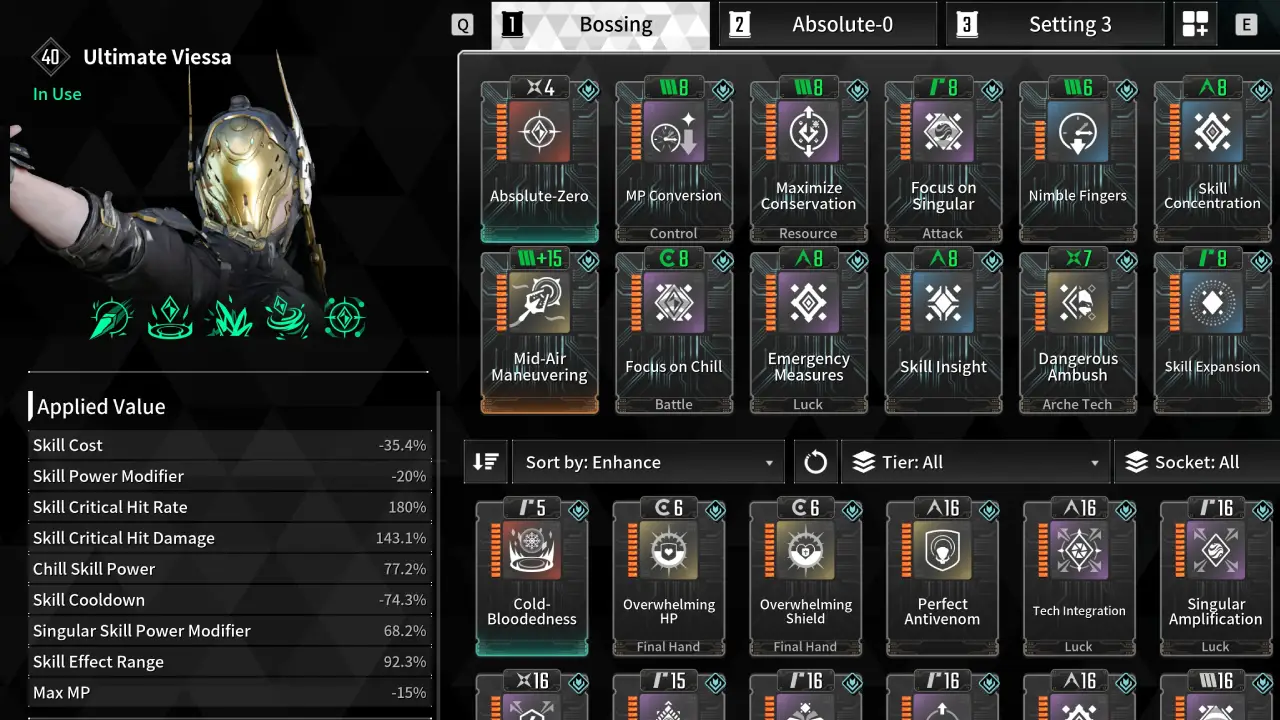The height and width of the screenshot is (720, 1280).
Task: Select the Absolute-Zero module
Action: [x=539, y=155]
